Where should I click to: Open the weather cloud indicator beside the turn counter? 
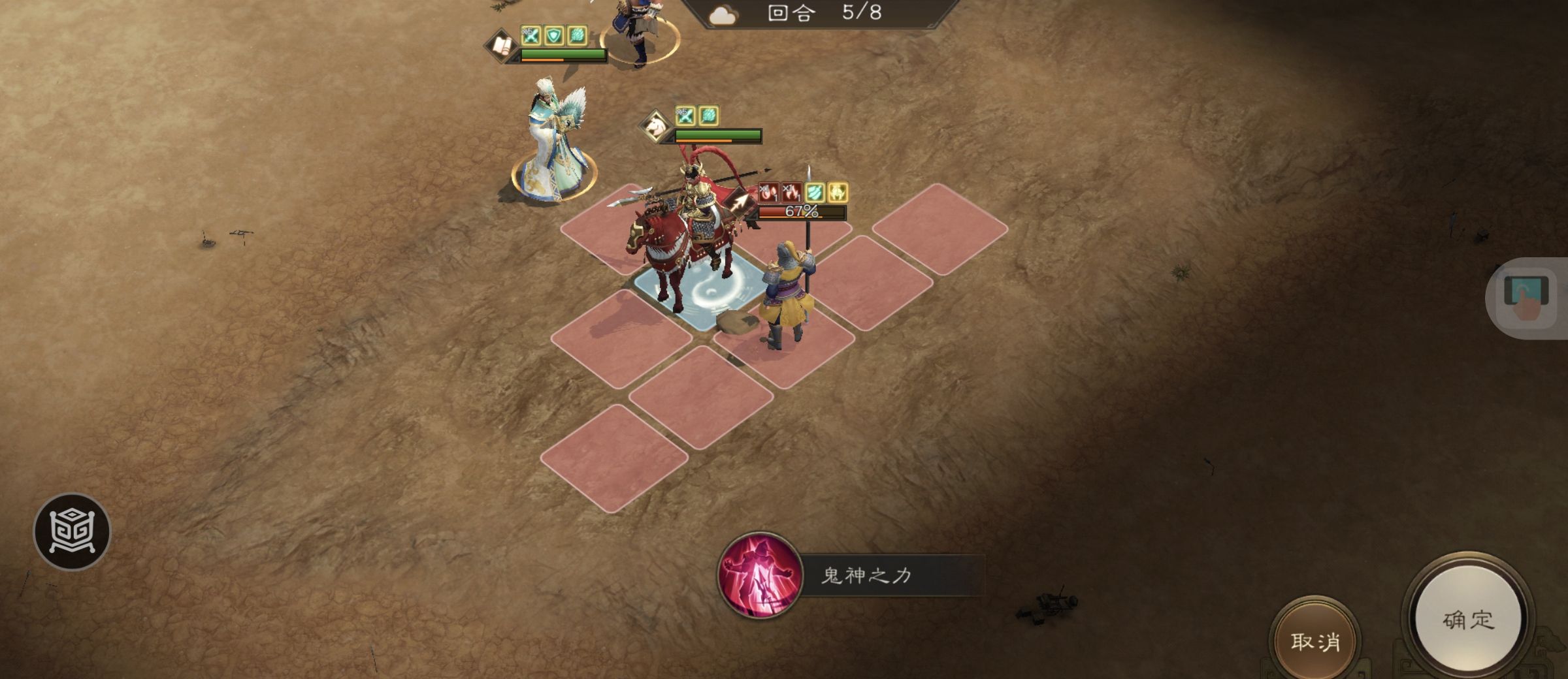(x=722, y=14)
